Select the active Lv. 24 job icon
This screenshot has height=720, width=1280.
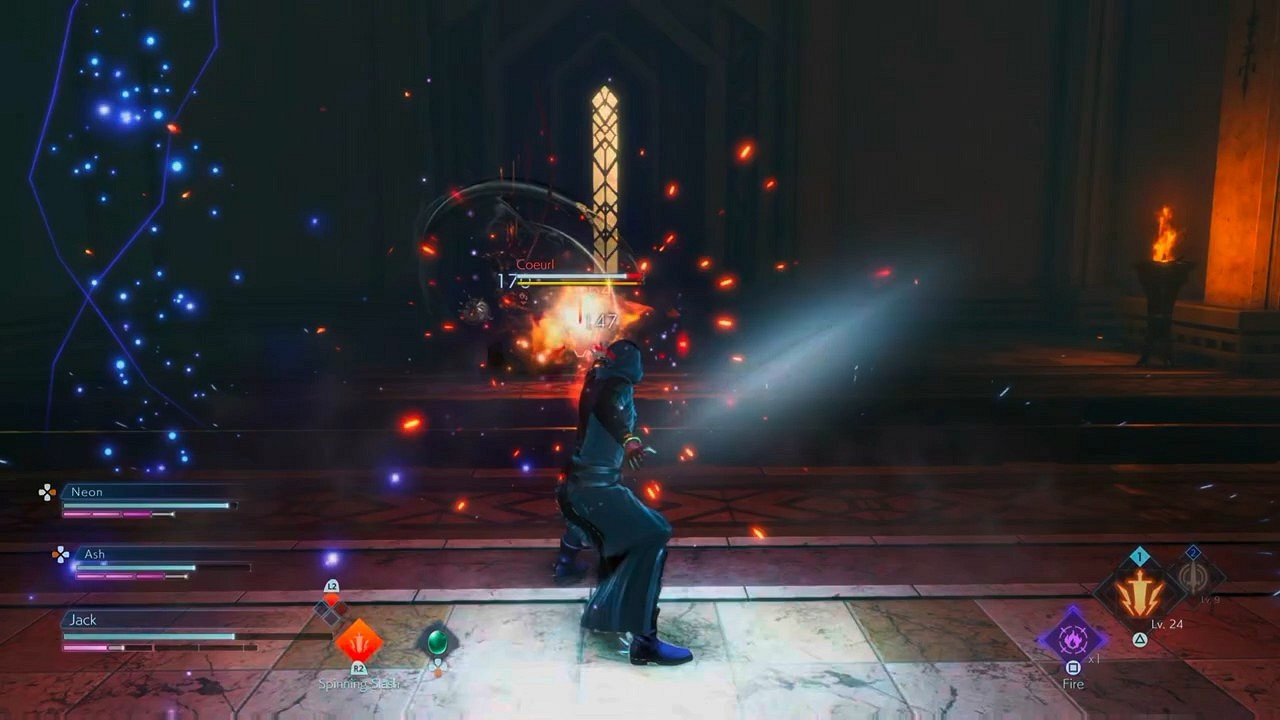pyautogui.click(x=1140, y=590)
